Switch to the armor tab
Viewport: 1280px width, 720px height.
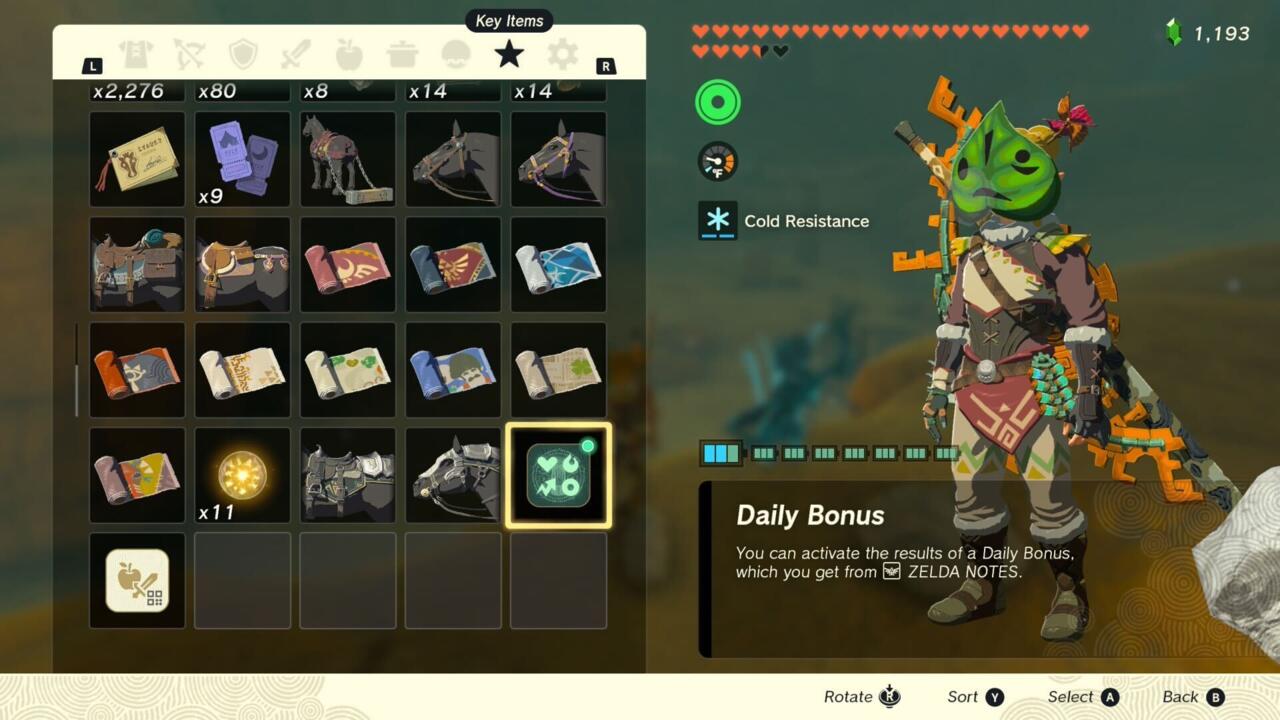click(x=135, y=54)
